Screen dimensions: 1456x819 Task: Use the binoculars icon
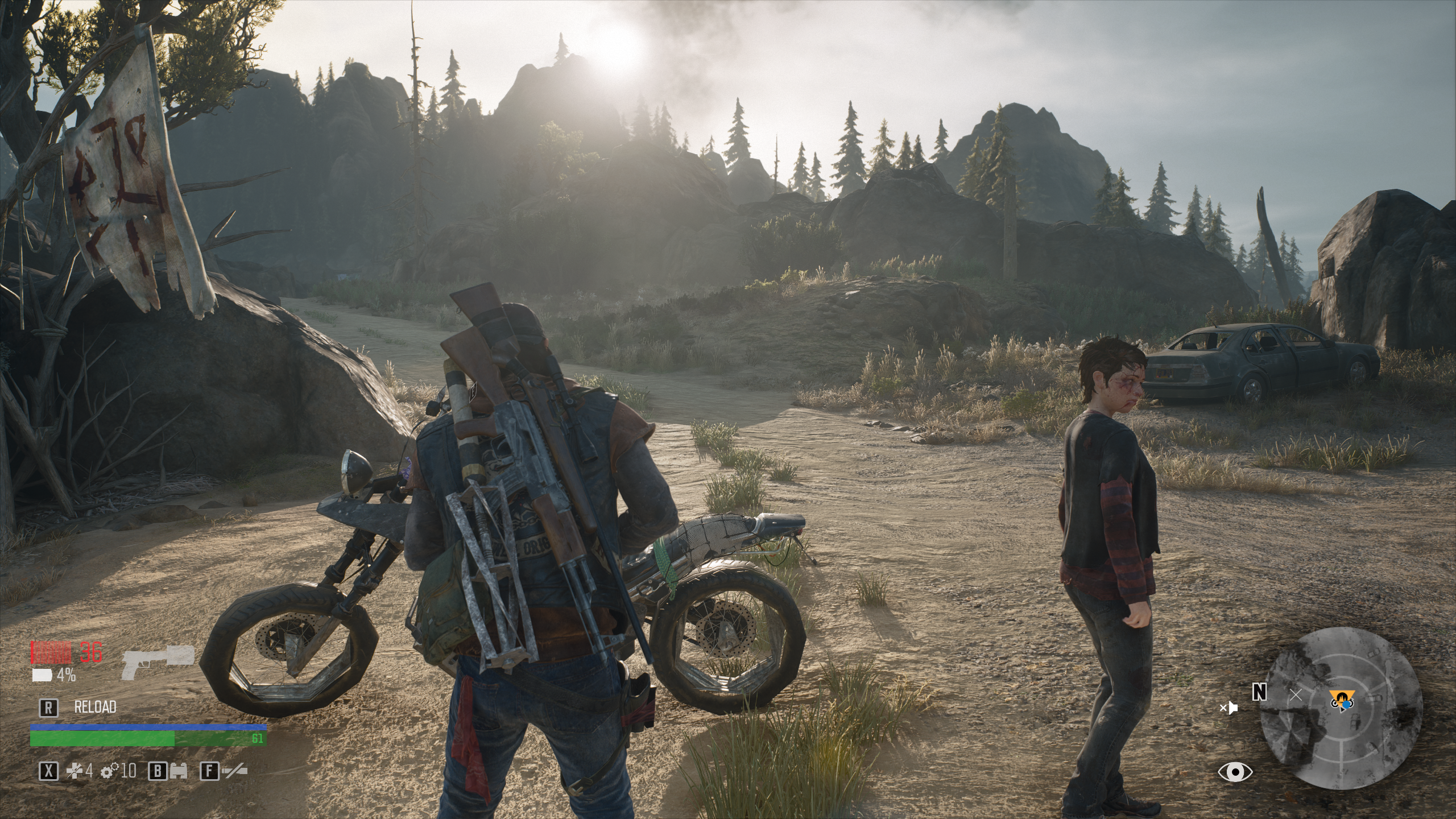click(x=179, y=771)
